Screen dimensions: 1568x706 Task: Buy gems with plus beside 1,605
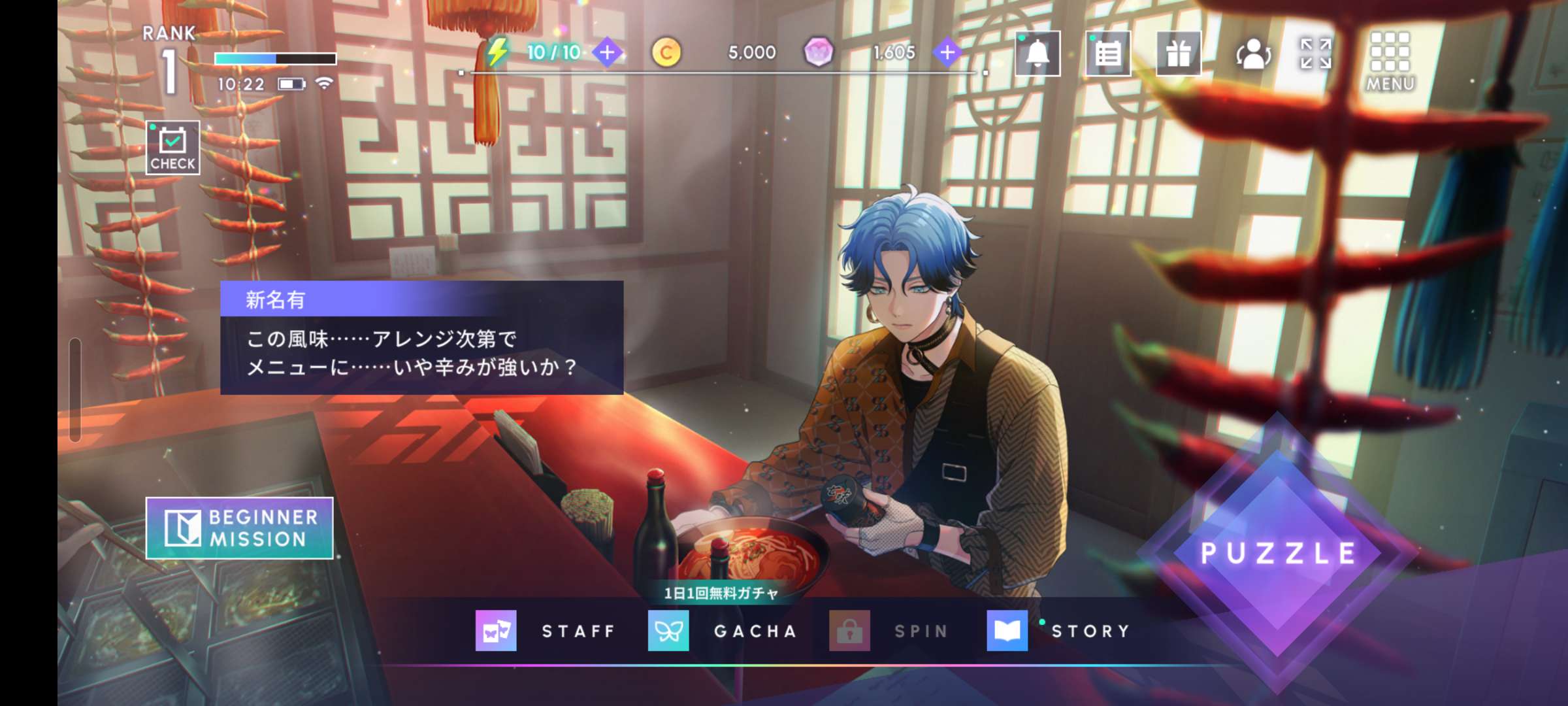coord(947,52)
